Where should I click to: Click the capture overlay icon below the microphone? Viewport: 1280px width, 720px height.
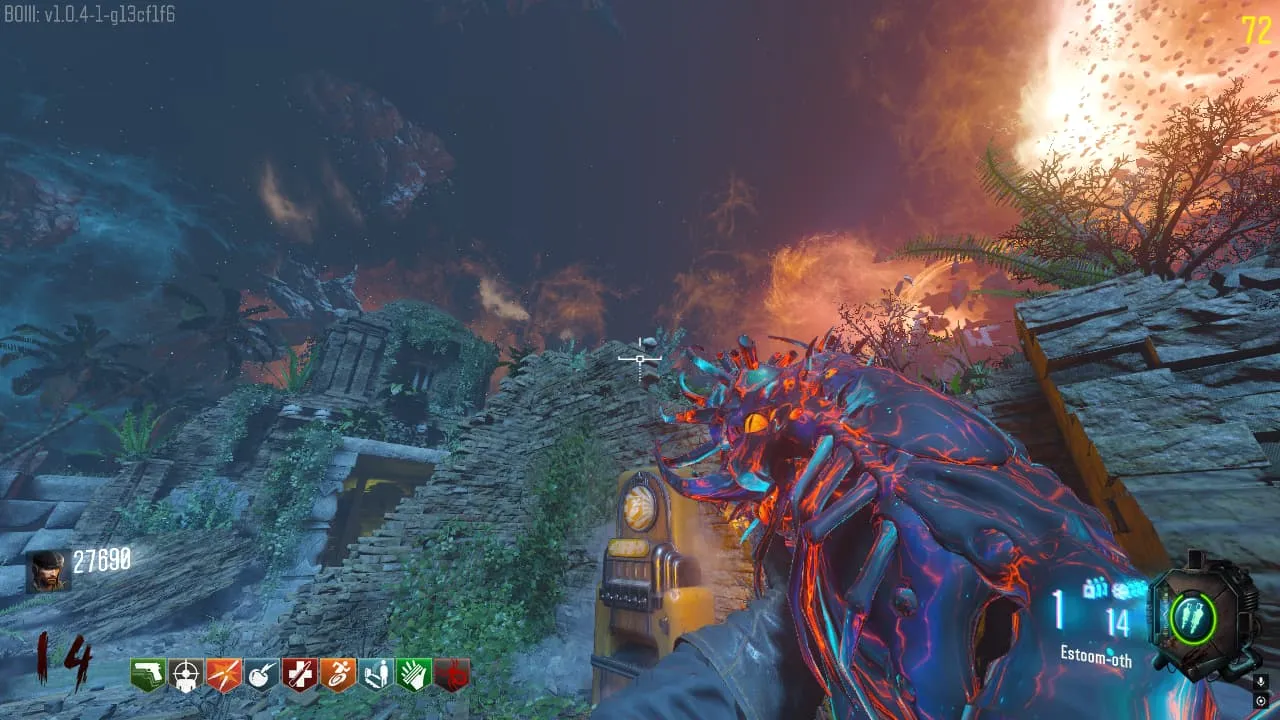point(1261,700)
